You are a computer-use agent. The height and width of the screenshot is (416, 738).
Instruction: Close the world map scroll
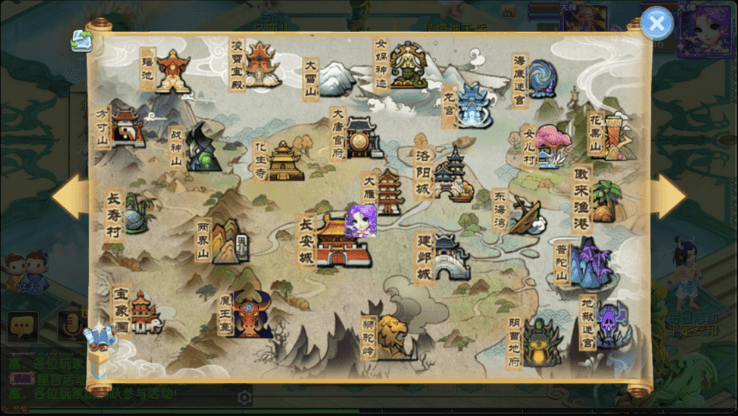click(656, 24)
